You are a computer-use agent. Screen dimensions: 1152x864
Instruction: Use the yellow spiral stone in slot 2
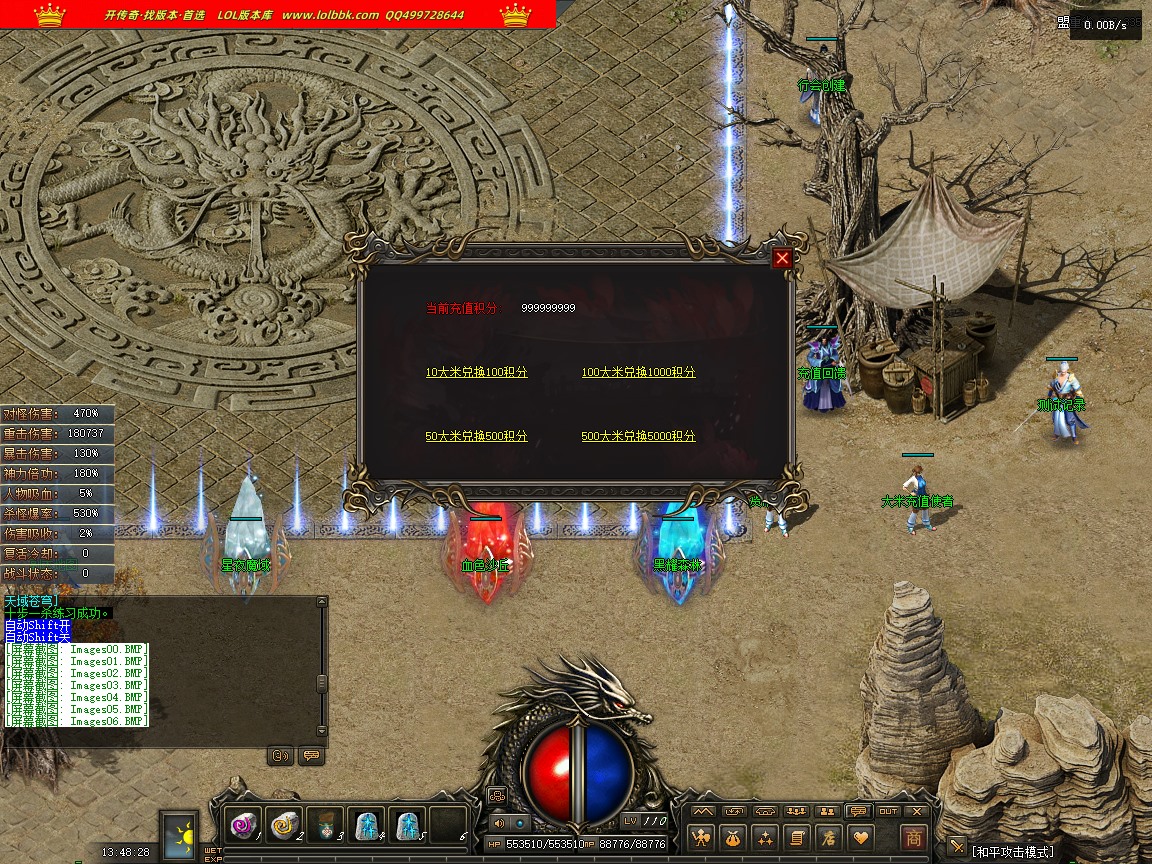284,825
